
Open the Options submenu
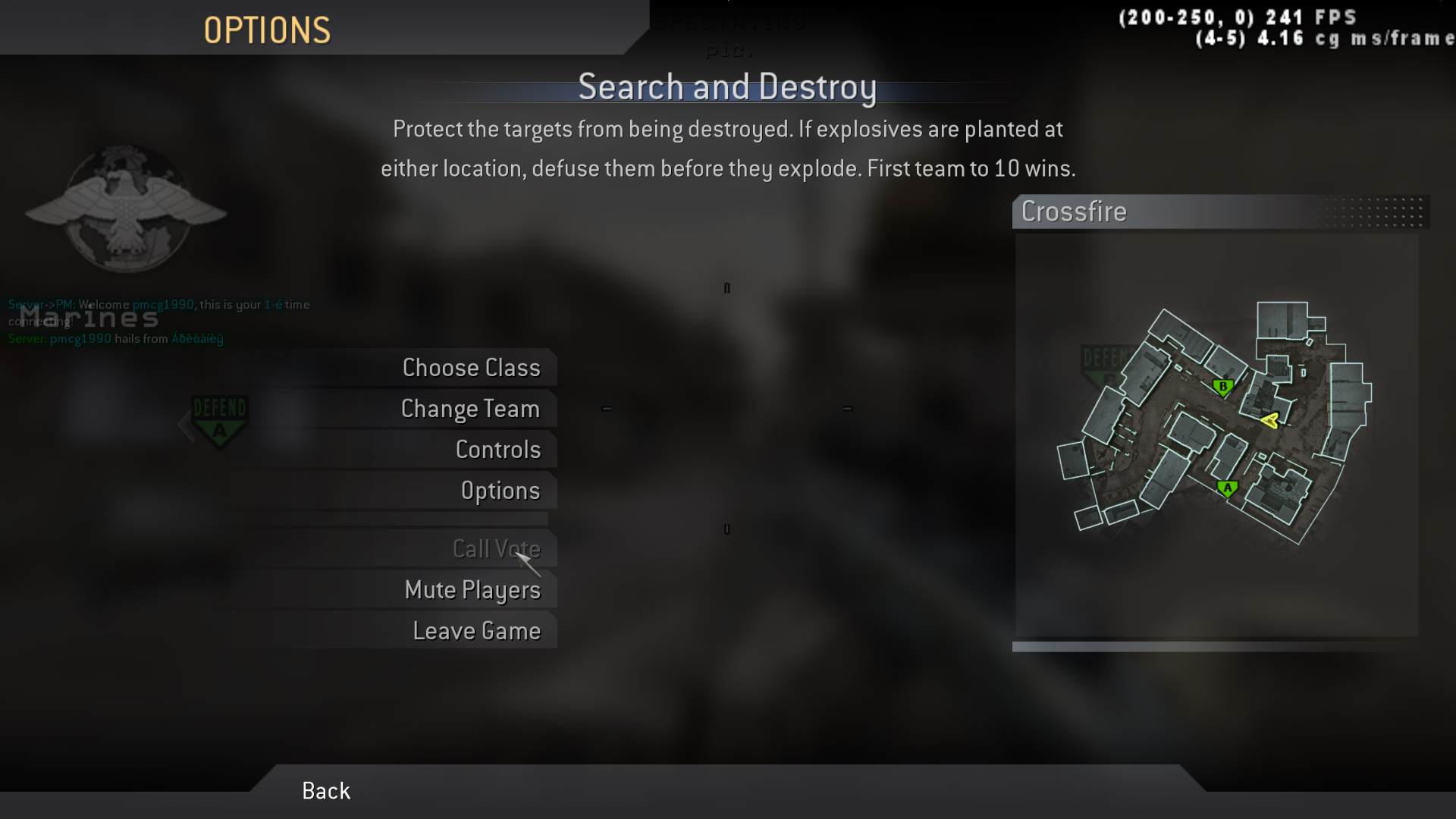click(x=500, y=490)
